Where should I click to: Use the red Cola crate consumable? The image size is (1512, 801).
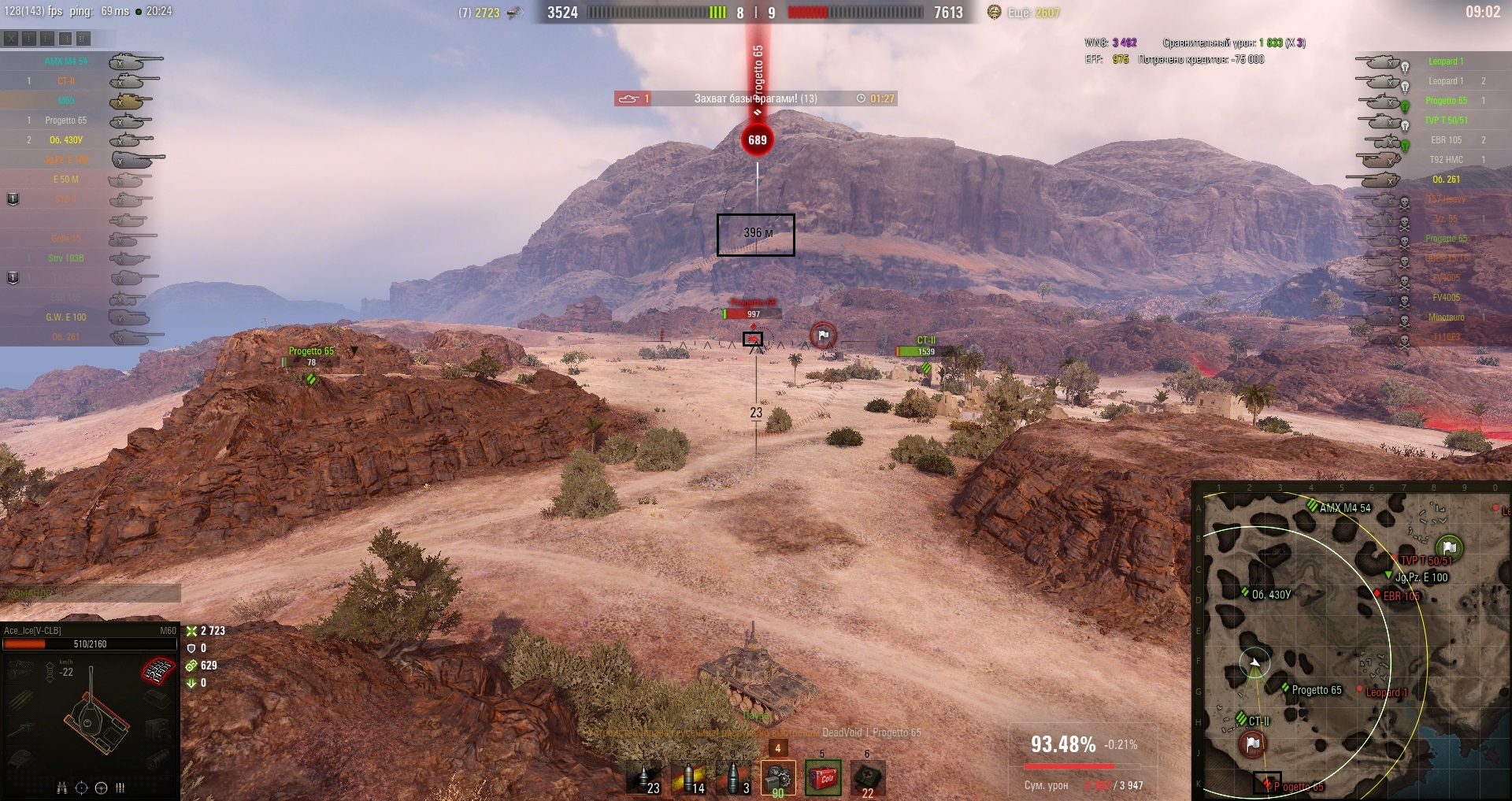[x=823, y=778]
